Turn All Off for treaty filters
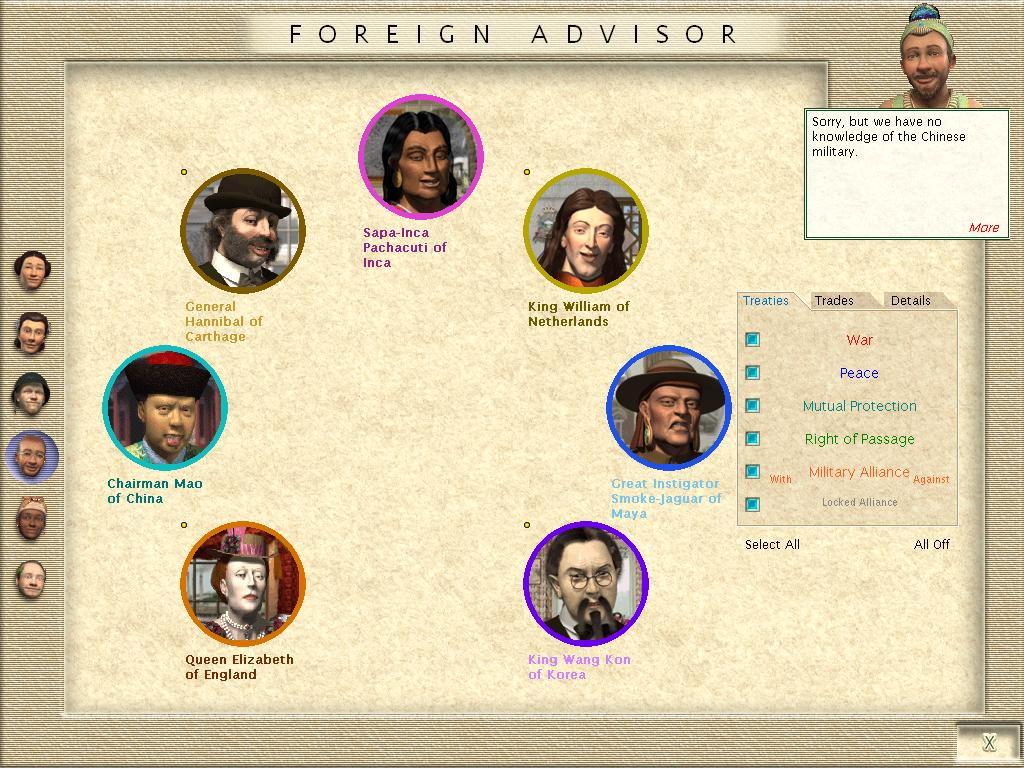The height and width of the screenshot is (768, 1024). 932,545
